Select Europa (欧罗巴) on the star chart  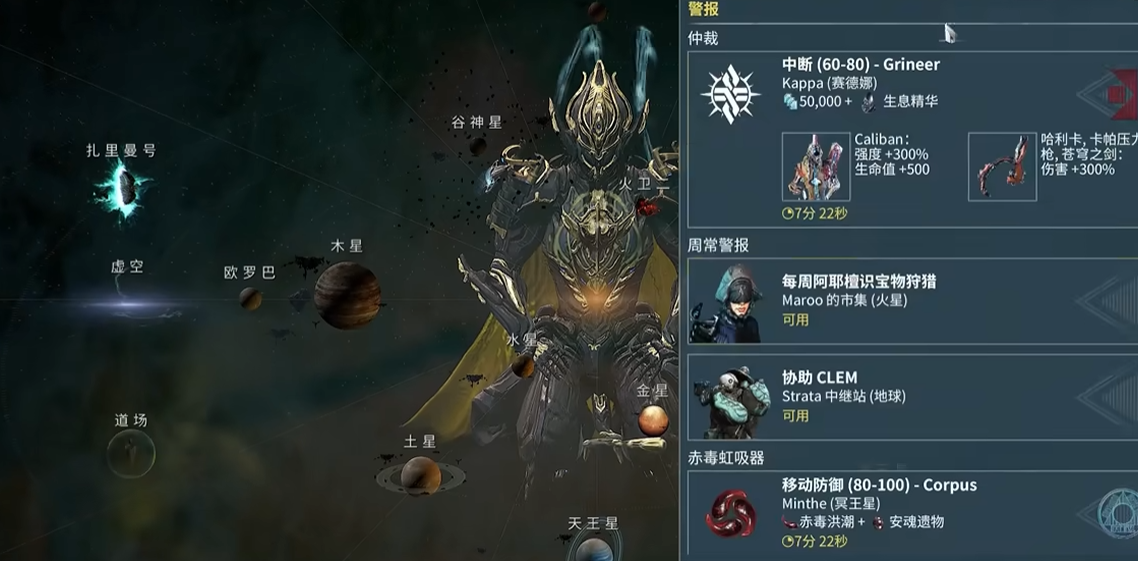click(250, 298)
